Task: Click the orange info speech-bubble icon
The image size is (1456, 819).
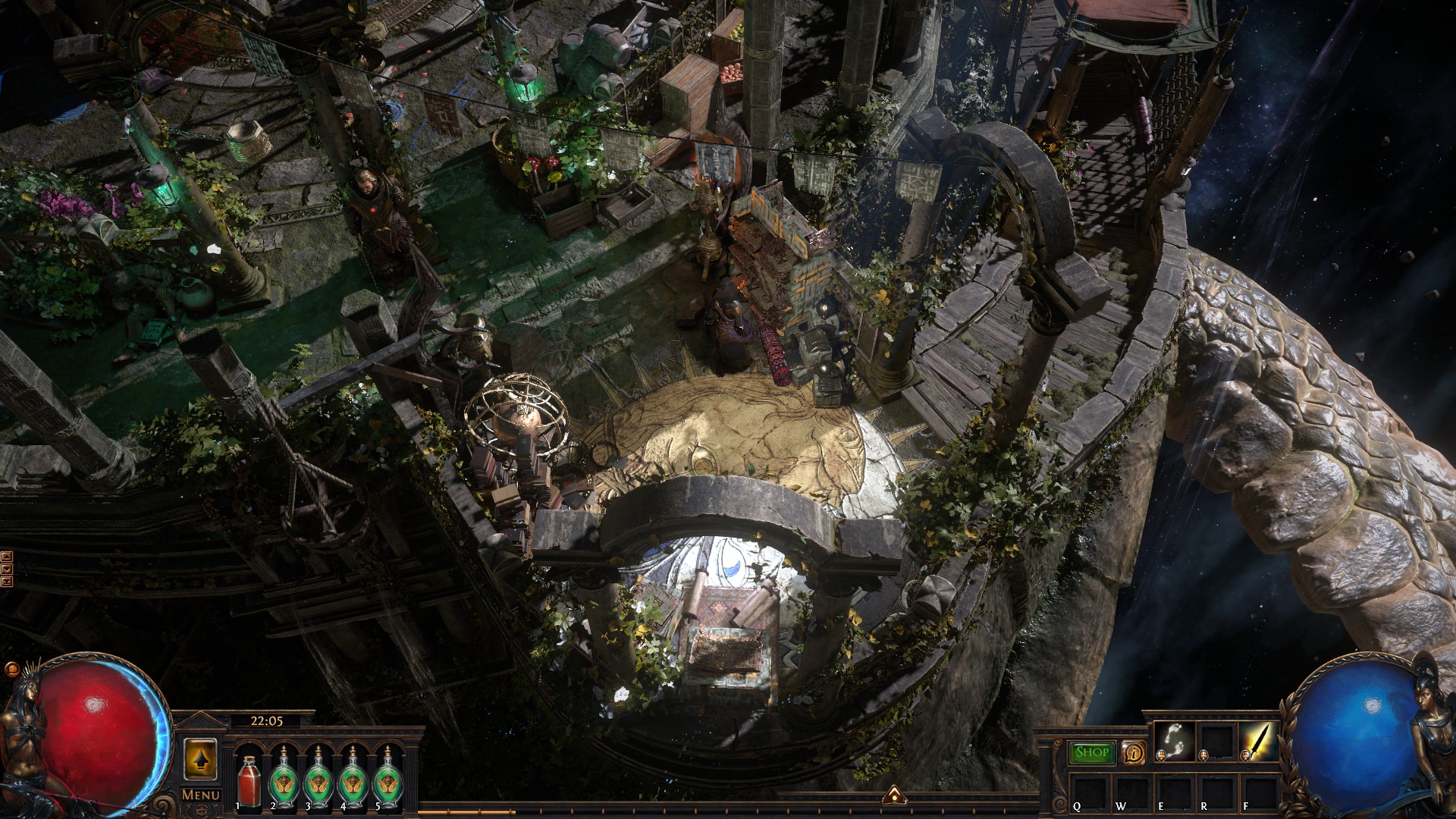Action: click(1133, 752)
